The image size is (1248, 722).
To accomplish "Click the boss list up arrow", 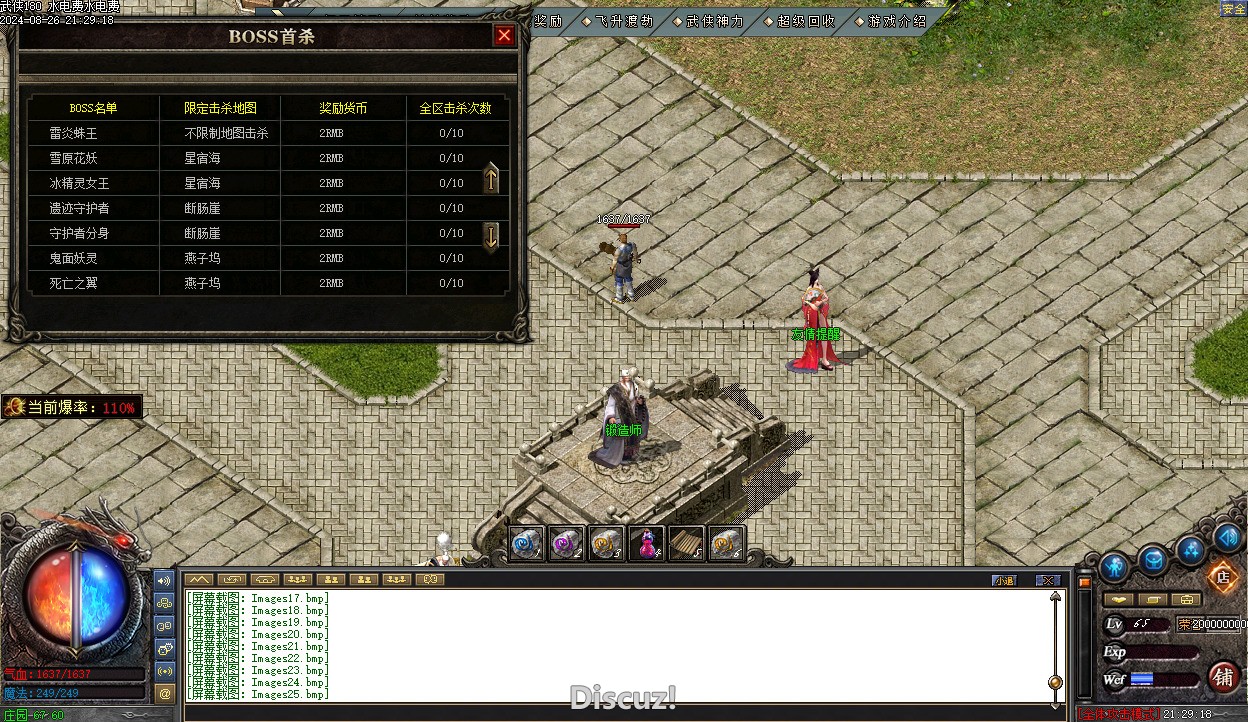I will point(491,179).
